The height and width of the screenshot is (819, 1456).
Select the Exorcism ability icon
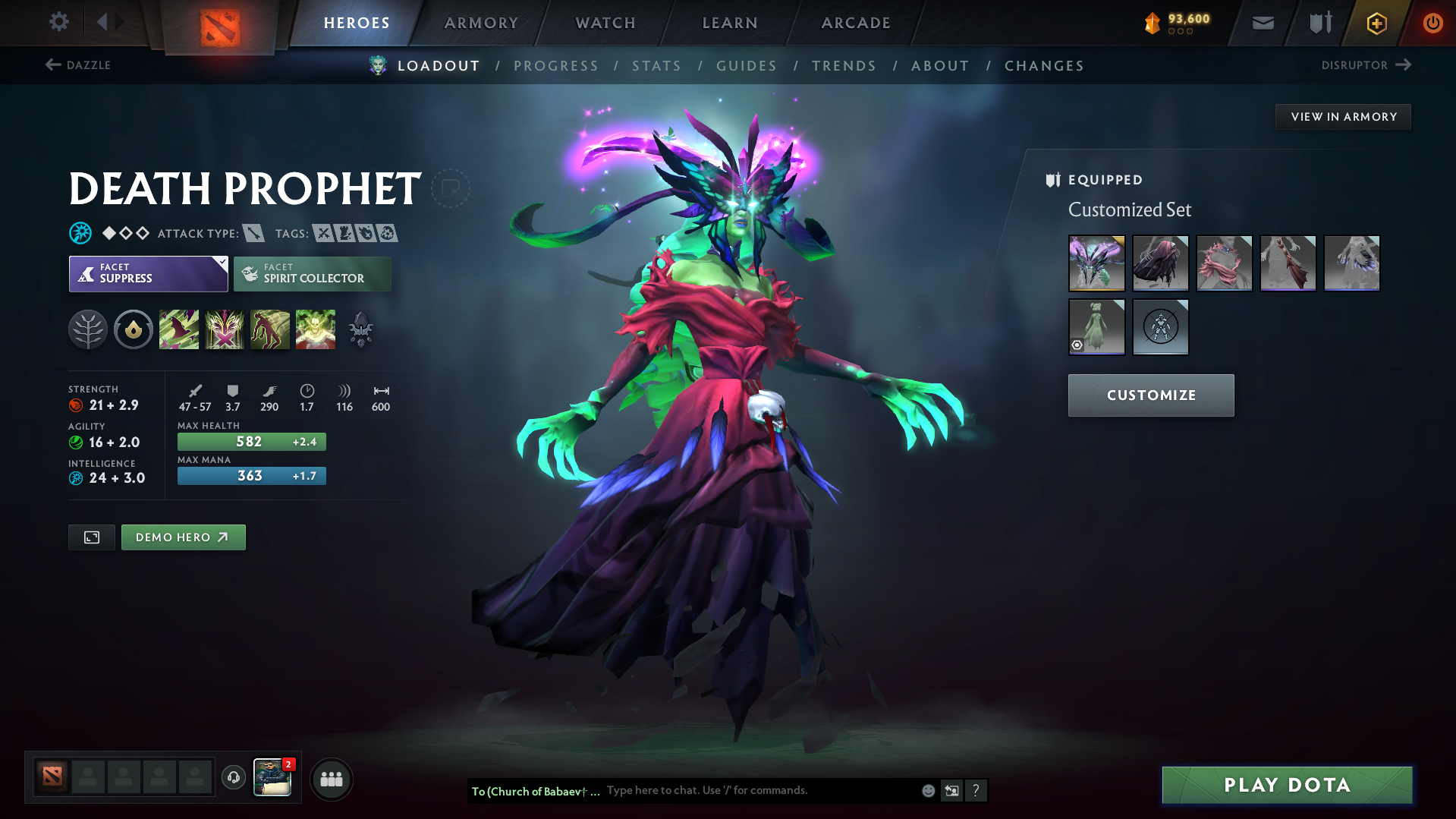(316, 329)
